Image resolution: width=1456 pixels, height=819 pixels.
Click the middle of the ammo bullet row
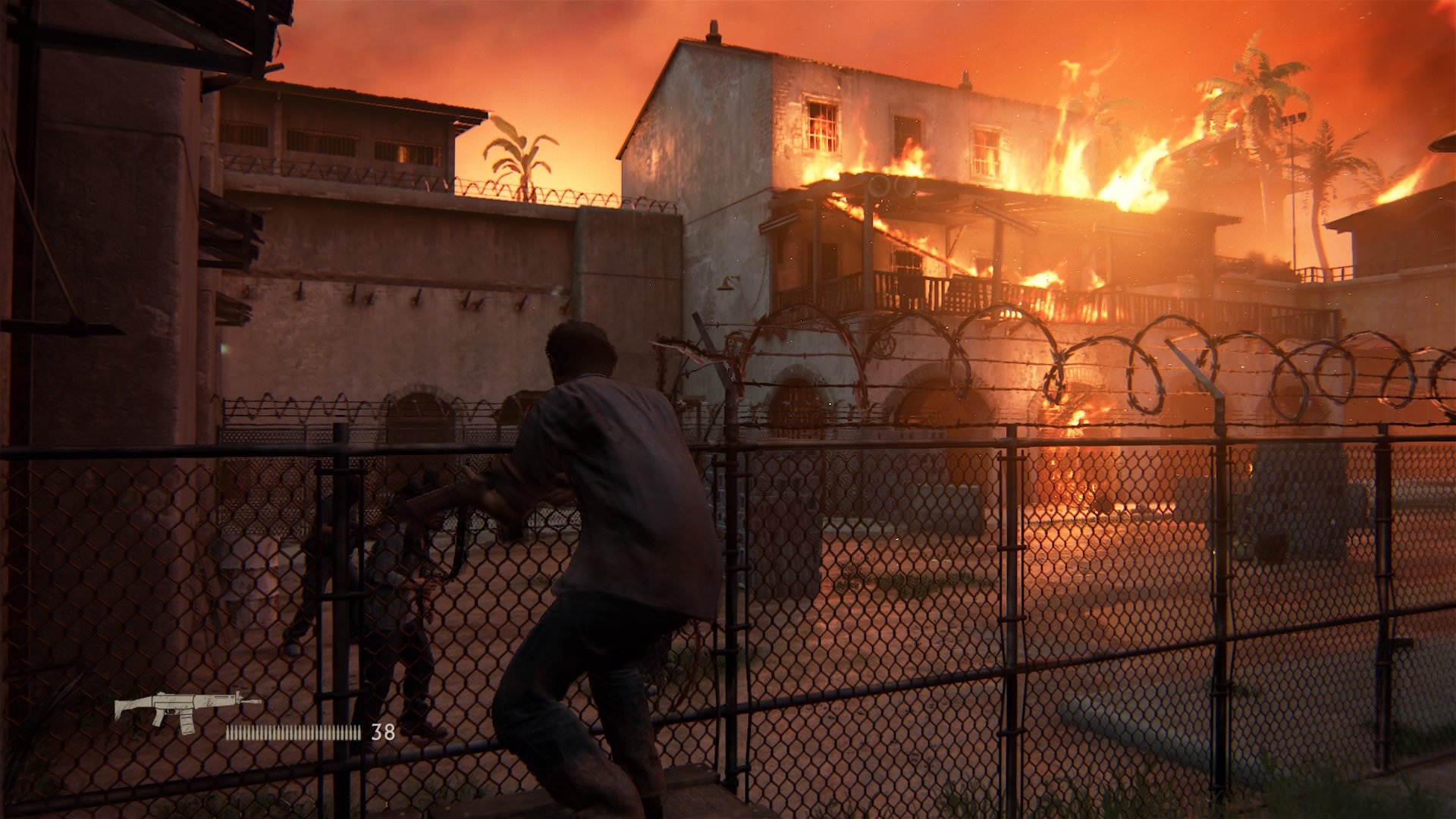tap(293, 731)
